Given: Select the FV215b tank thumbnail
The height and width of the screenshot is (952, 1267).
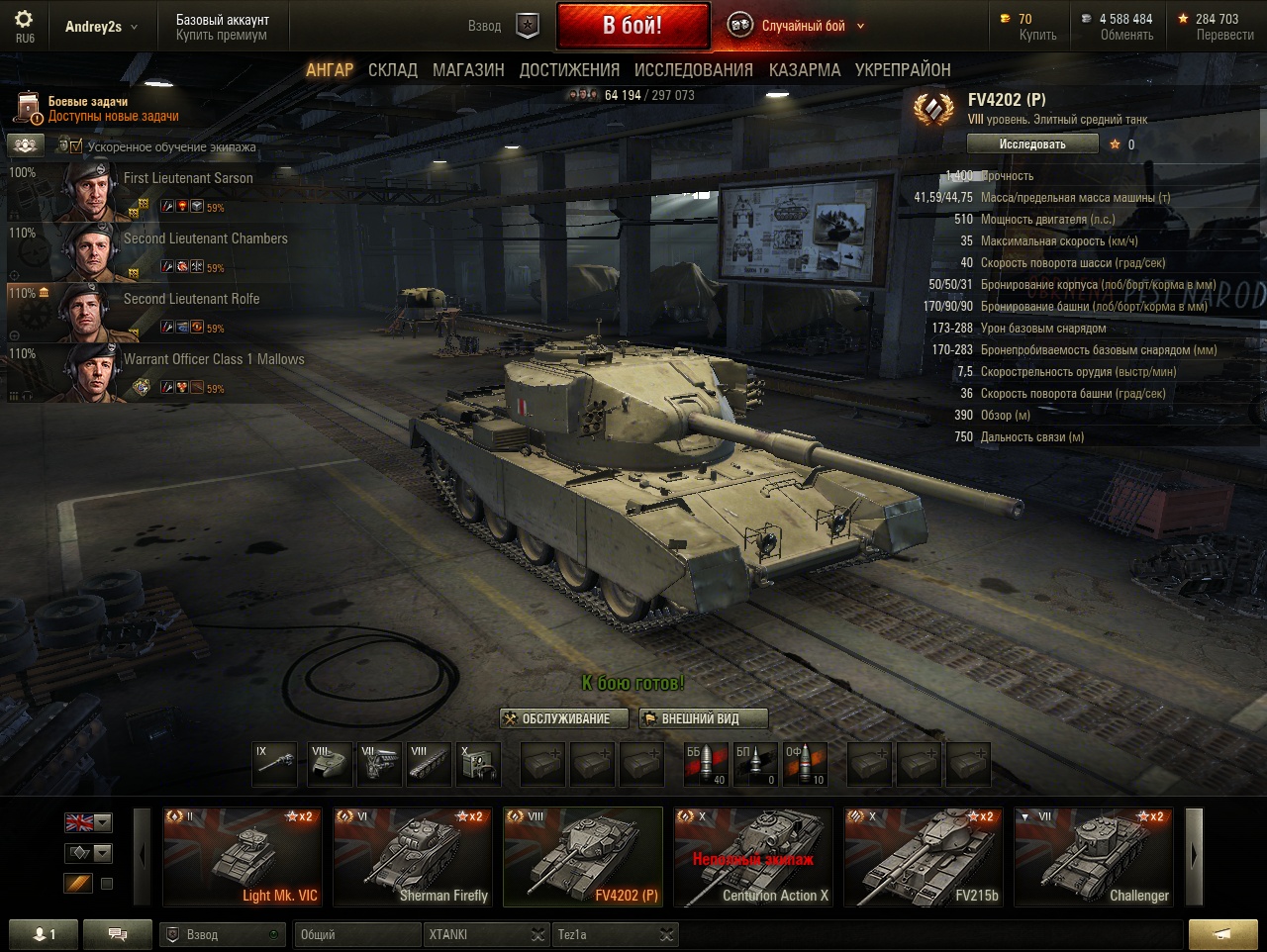Looking at the screenshot, I should (x=924, y=857).
